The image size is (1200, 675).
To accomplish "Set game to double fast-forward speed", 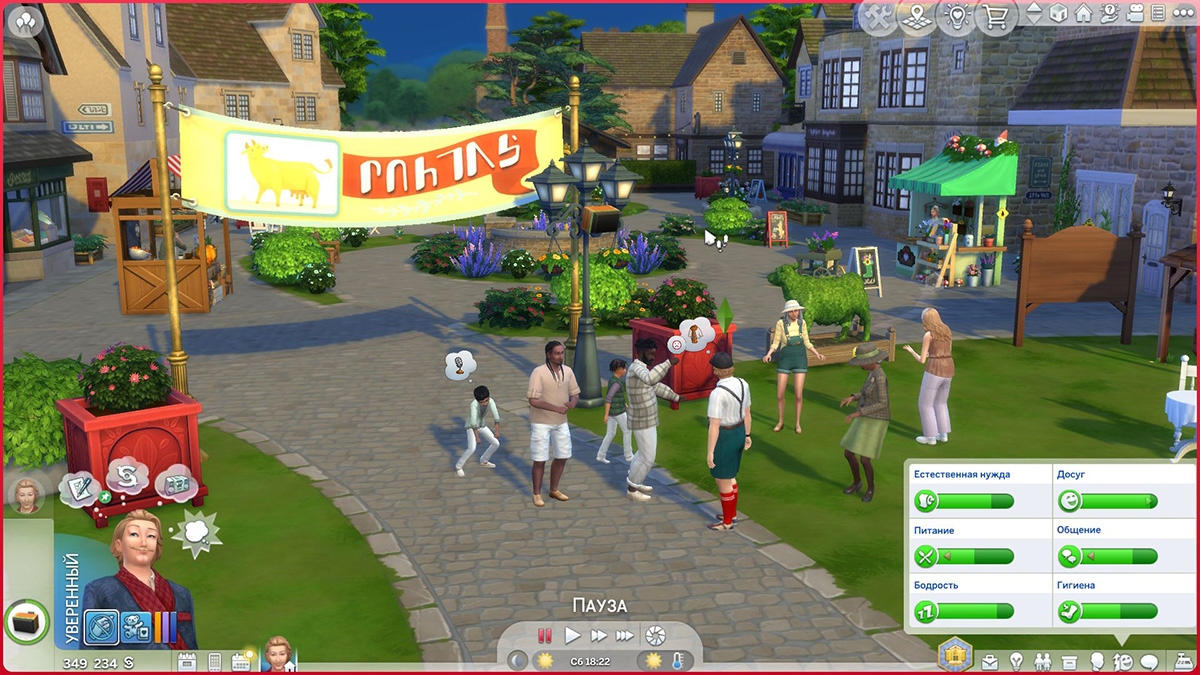I will (x=599, y=635).
